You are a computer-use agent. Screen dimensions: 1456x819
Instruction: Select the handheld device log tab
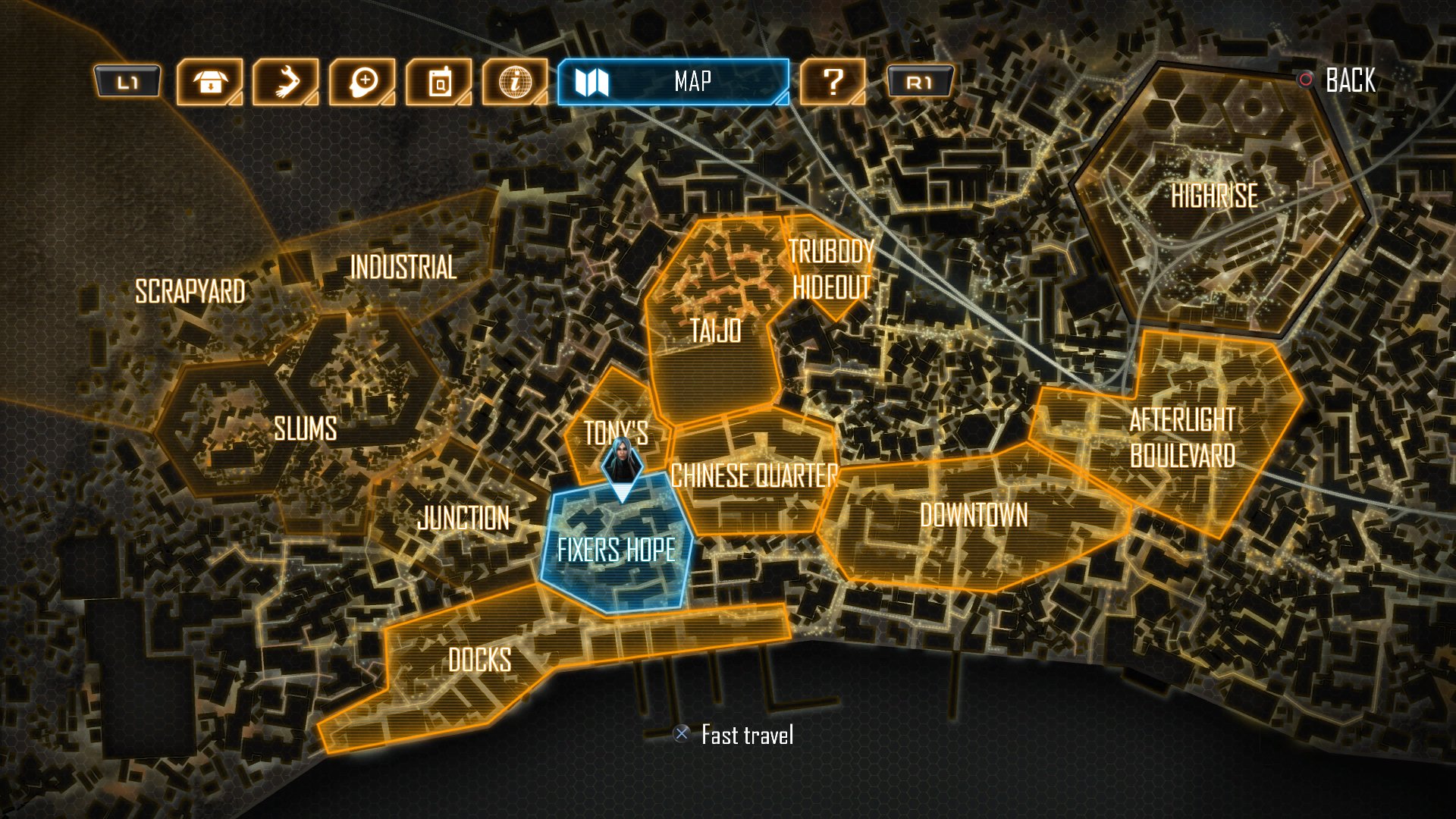click(439, 82)
